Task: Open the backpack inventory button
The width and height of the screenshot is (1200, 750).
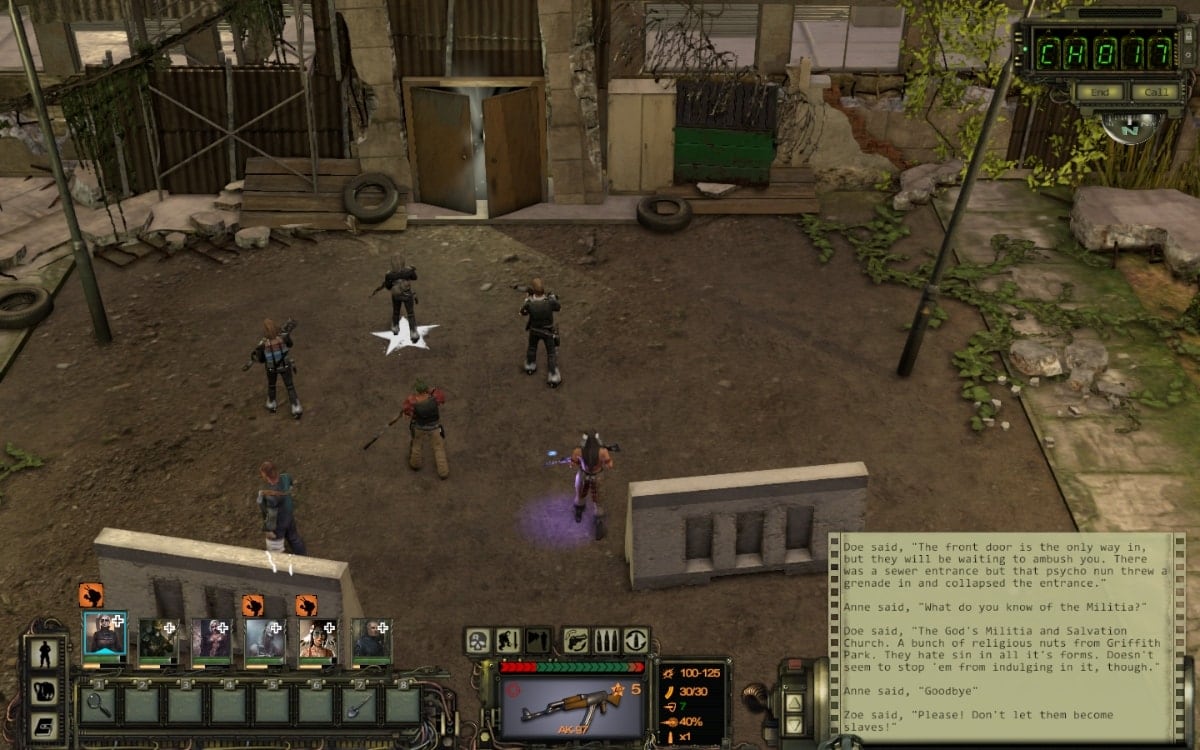Action: [45, 690]
